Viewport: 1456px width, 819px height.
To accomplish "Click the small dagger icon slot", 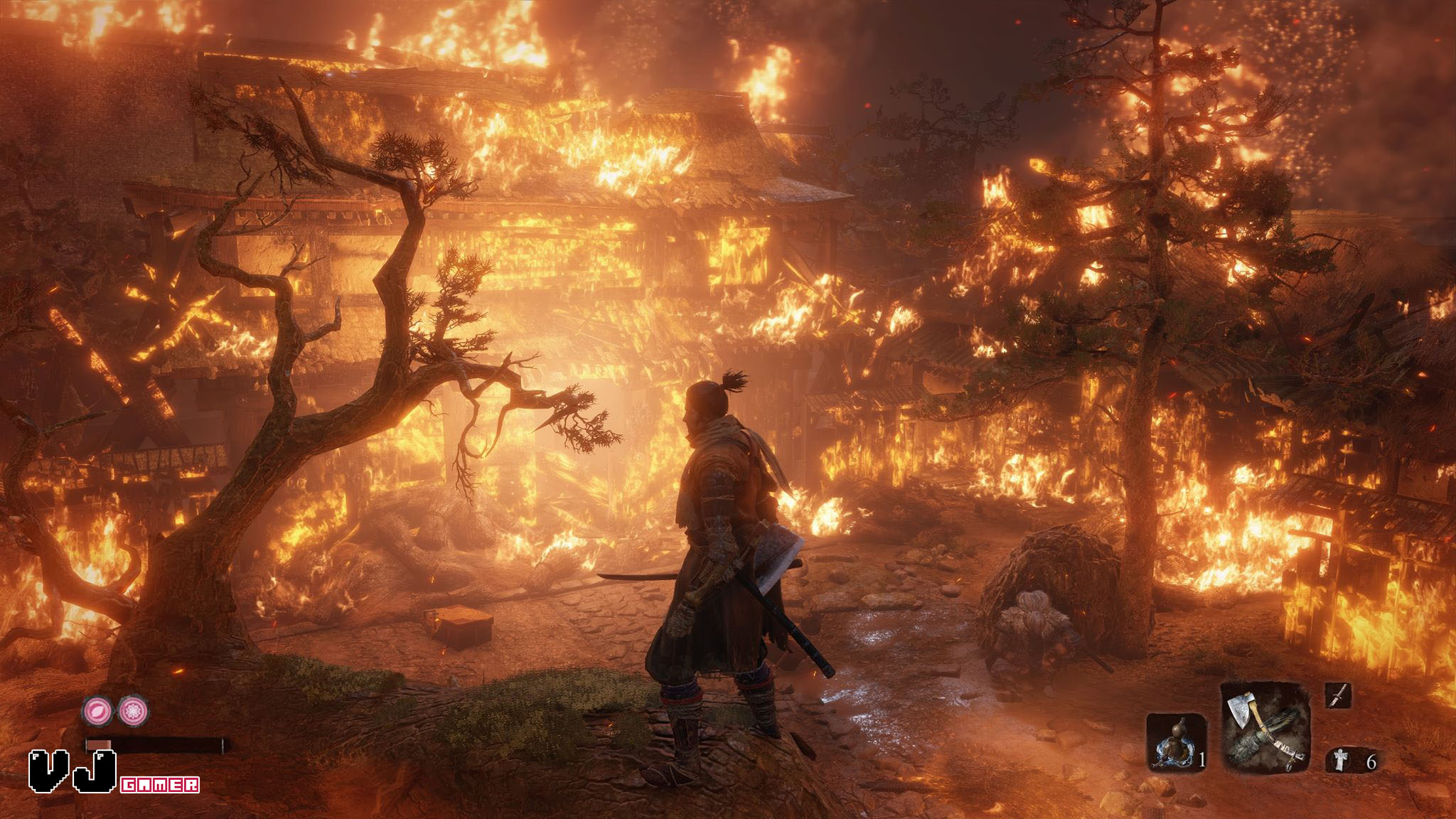I will coord(1337,696).
